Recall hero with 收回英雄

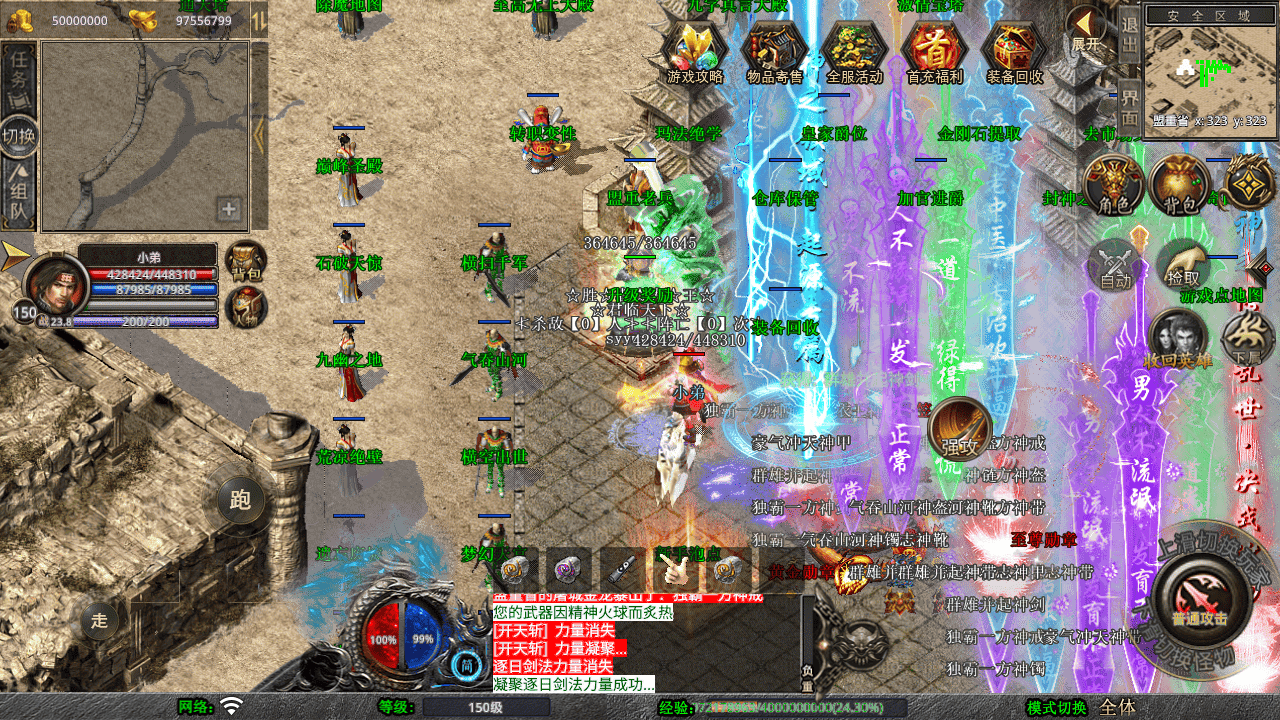(x=1179, y=340)
